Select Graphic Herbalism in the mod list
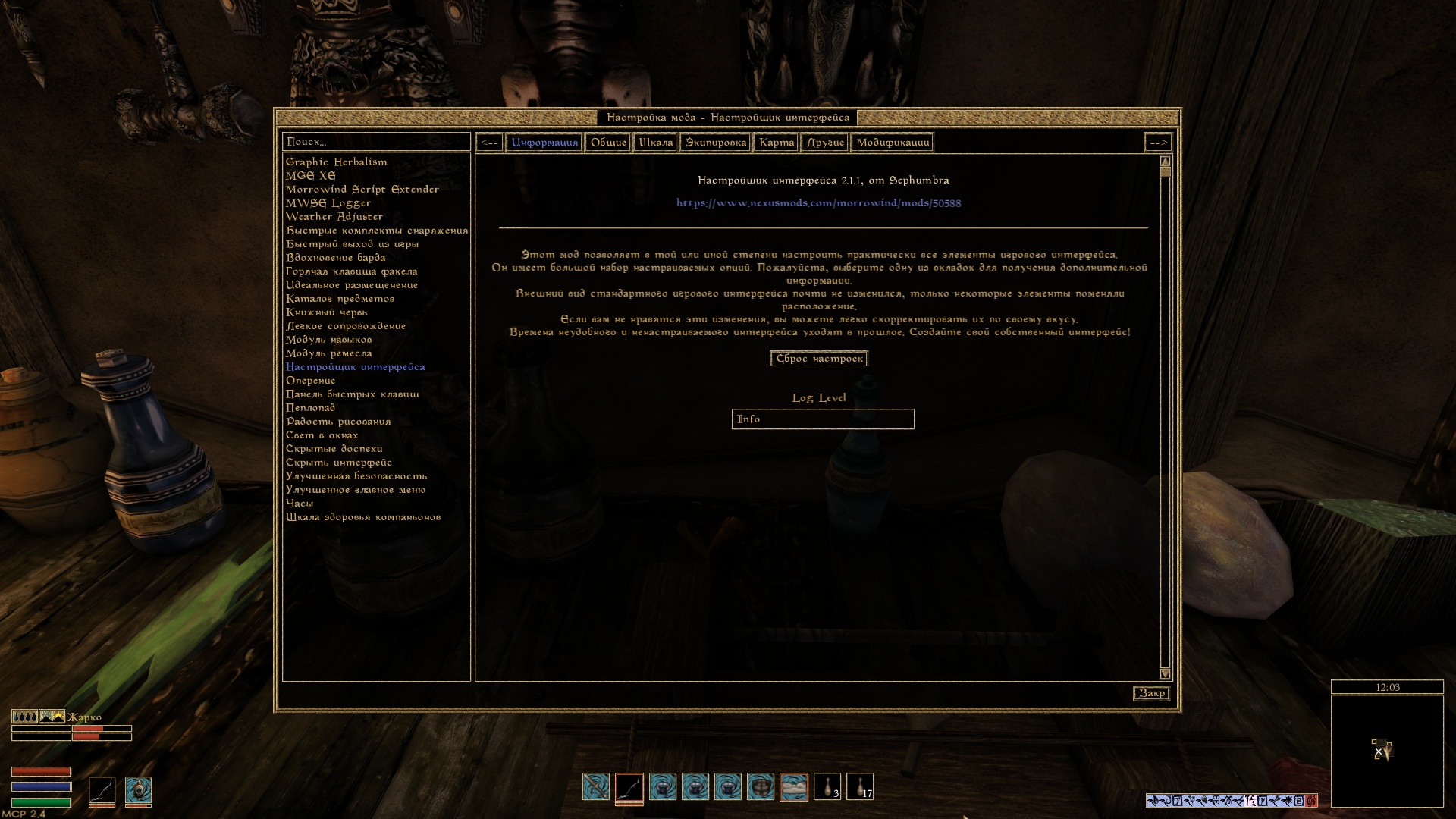 point(336,162)
